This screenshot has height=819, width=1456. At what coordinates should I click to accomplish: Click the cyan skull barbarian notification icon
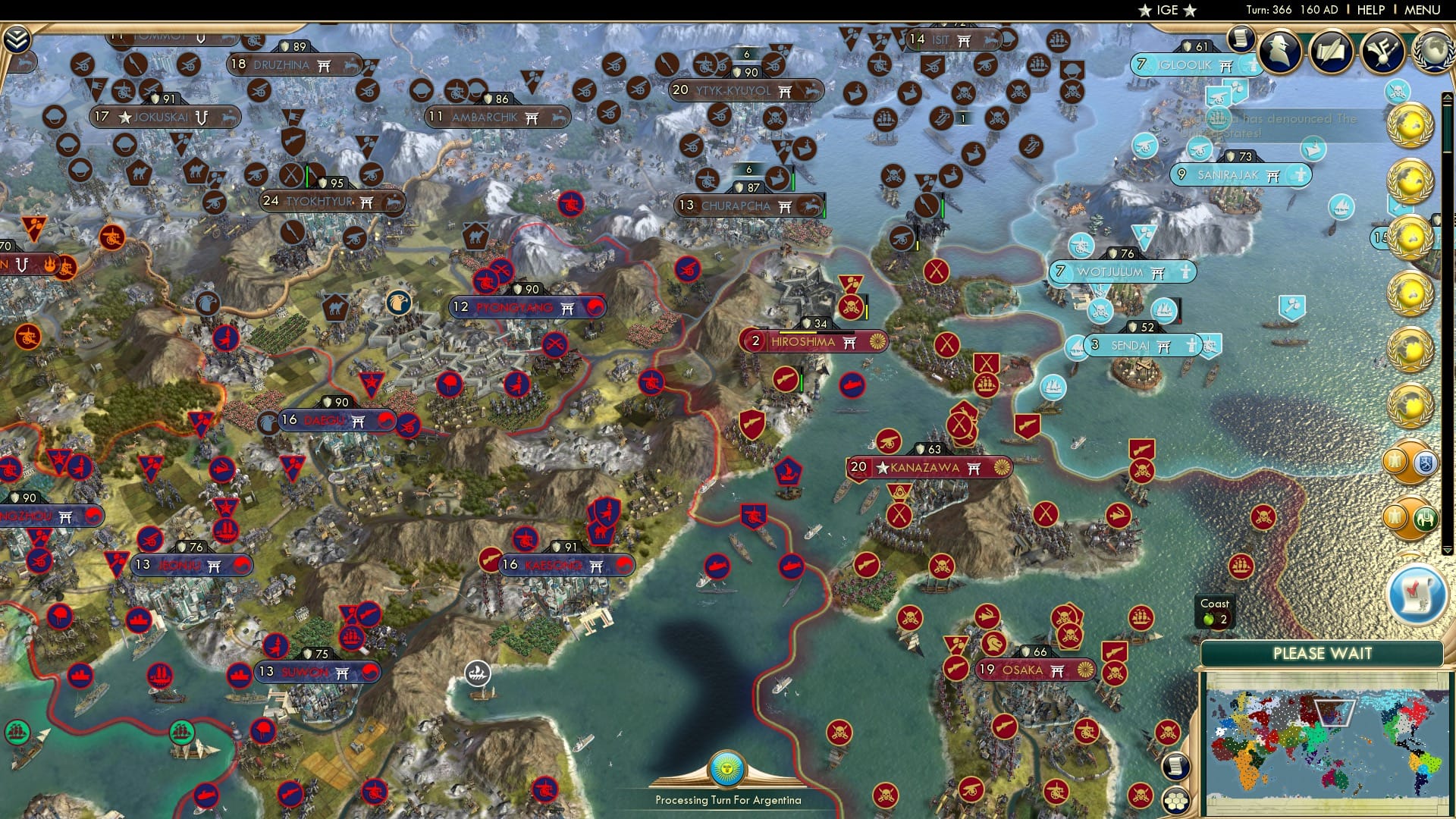coord(1397,91)
